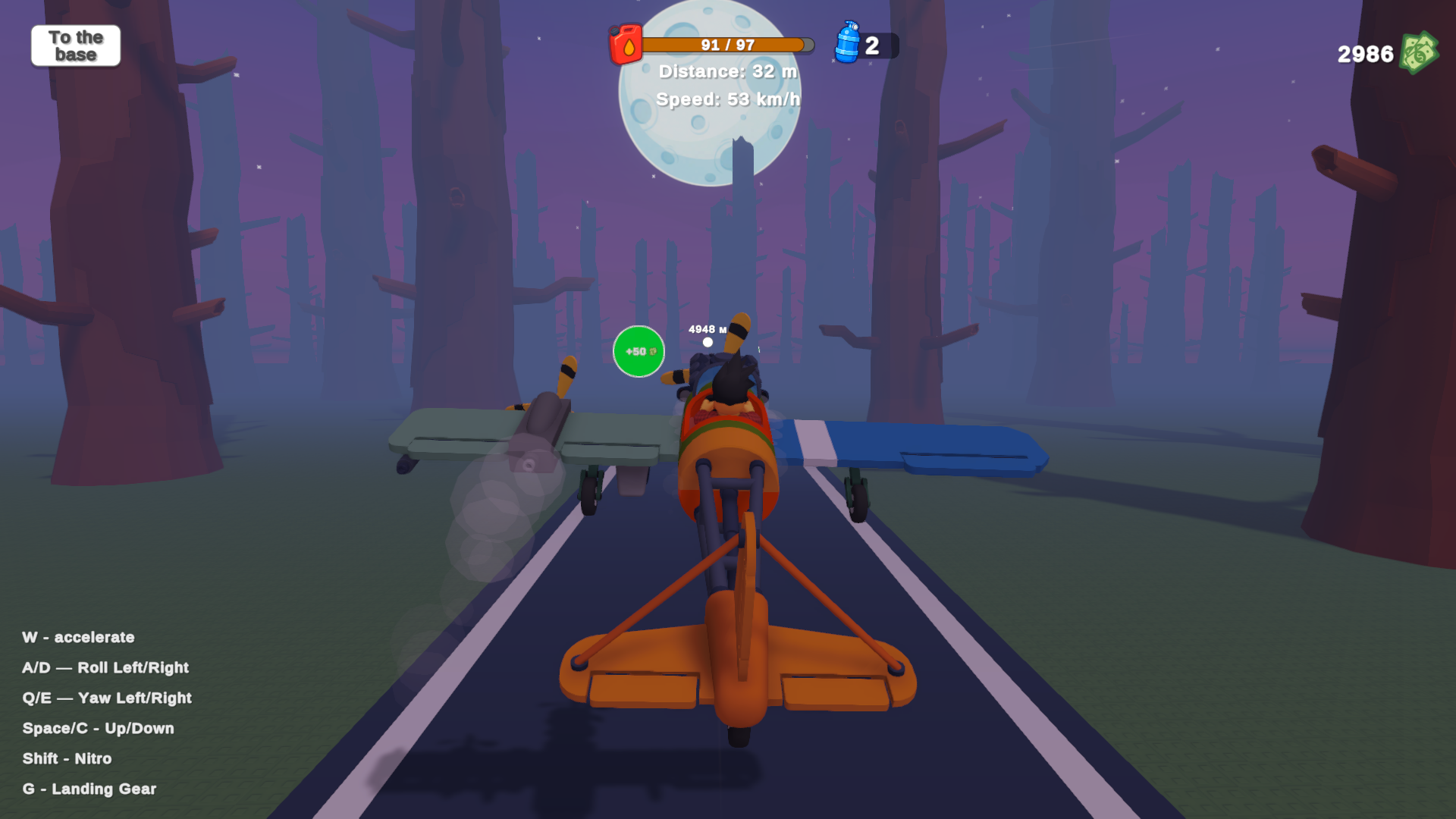This screenshot has width=1456, height=819.
Task: Click the nitro counter showing 2
Action: 874,45
